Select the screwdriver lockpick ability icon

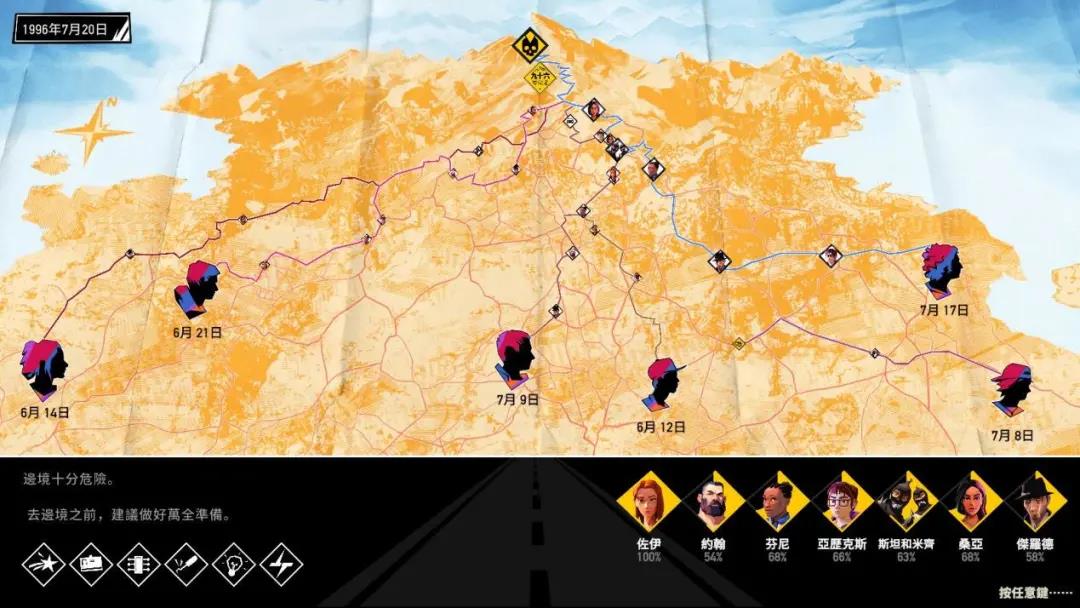pos(186,565)
